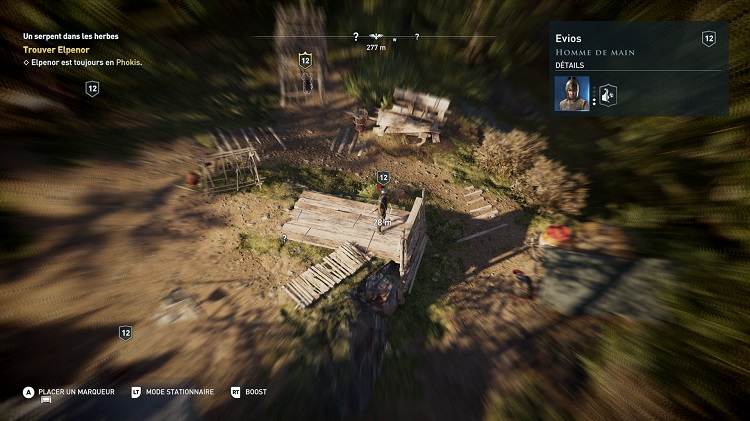Select the gold-highlighted level 12 enemy marker
The image size is (750, 421).
pyautogui.click(x=305, y=60)
